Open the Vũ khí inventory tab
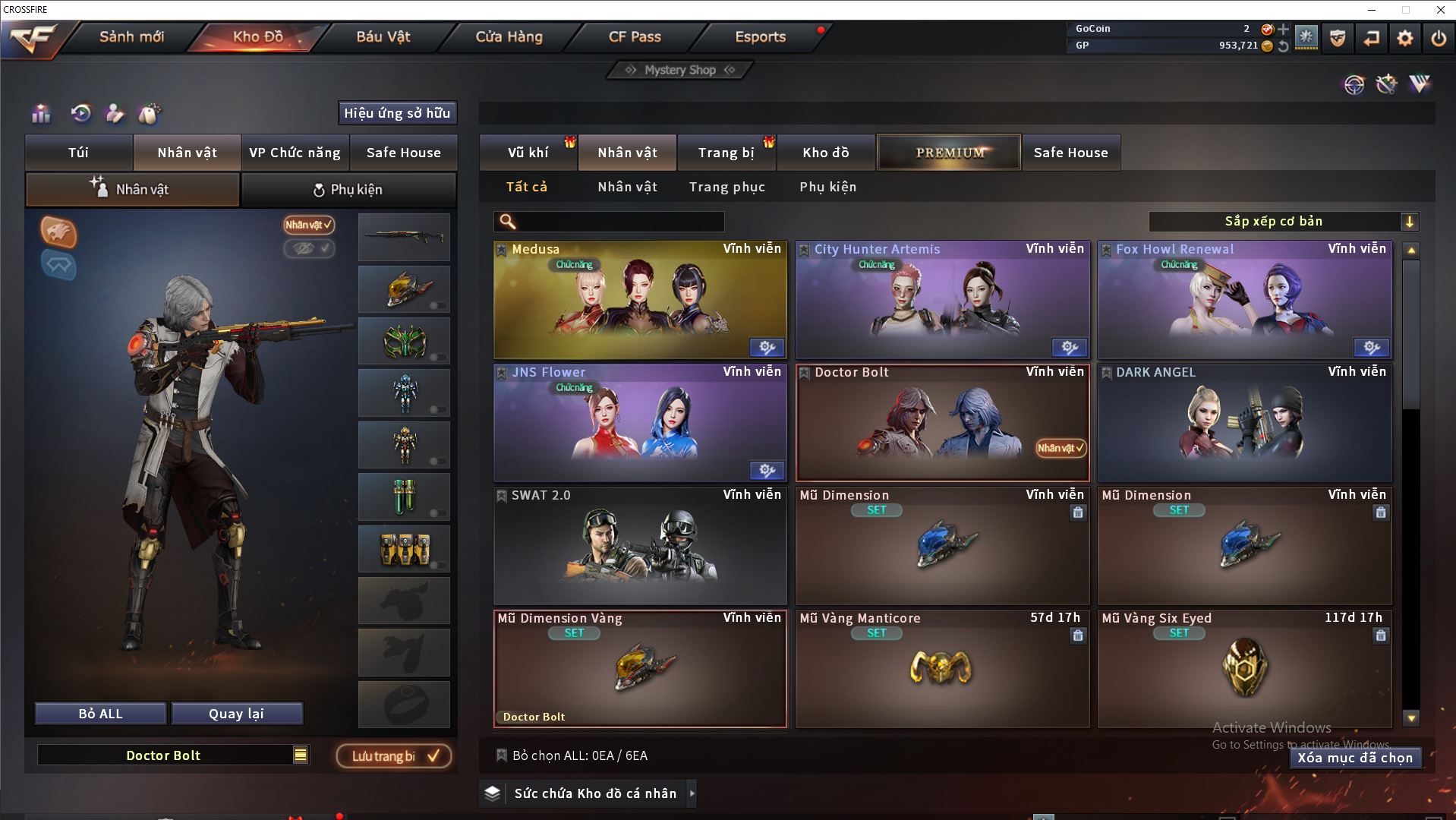Screen dimensions: 1456x820 click(528, 153)
